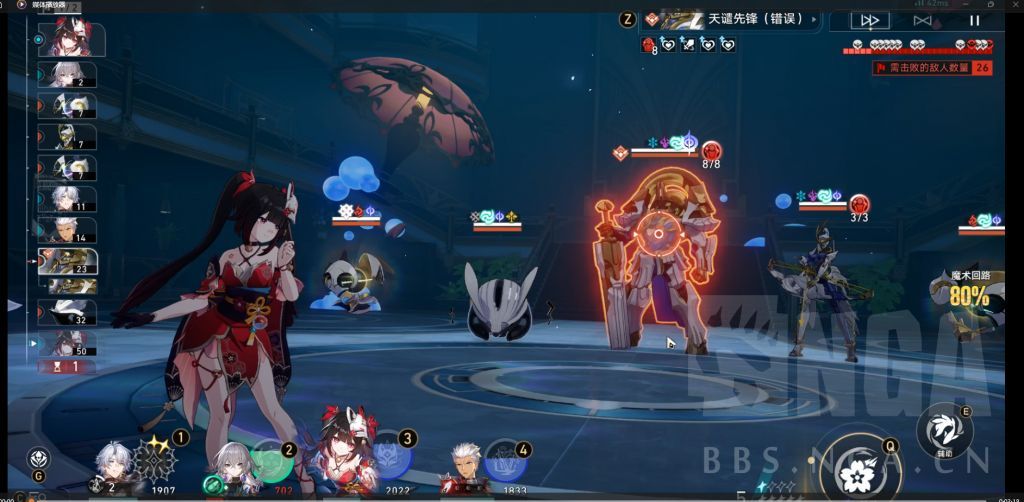Toggle the double-speed battle button
Image resolution: width=1024 pixels, height=502 pixels.
coord(870,20)
